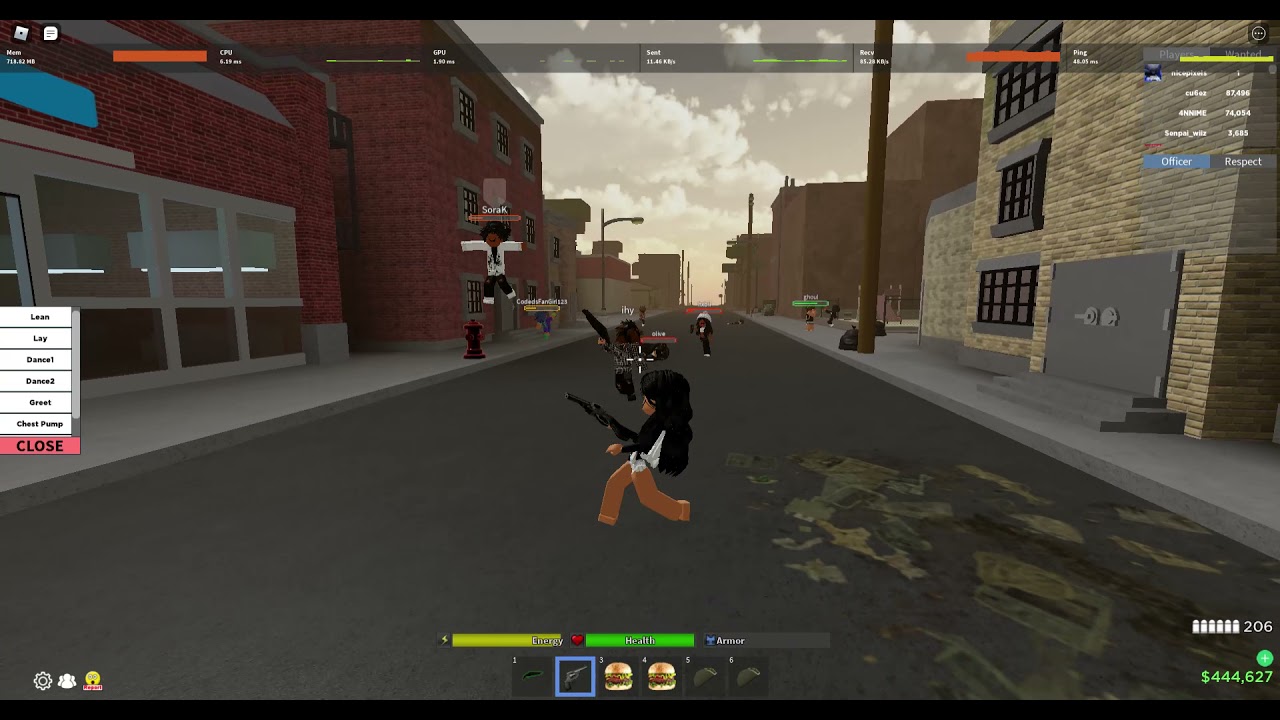The width and height of the screenshot is (1280, 720).
Task: Activate the Chest Pump emote
Action: pyautogui.click(x=40, y=424)
